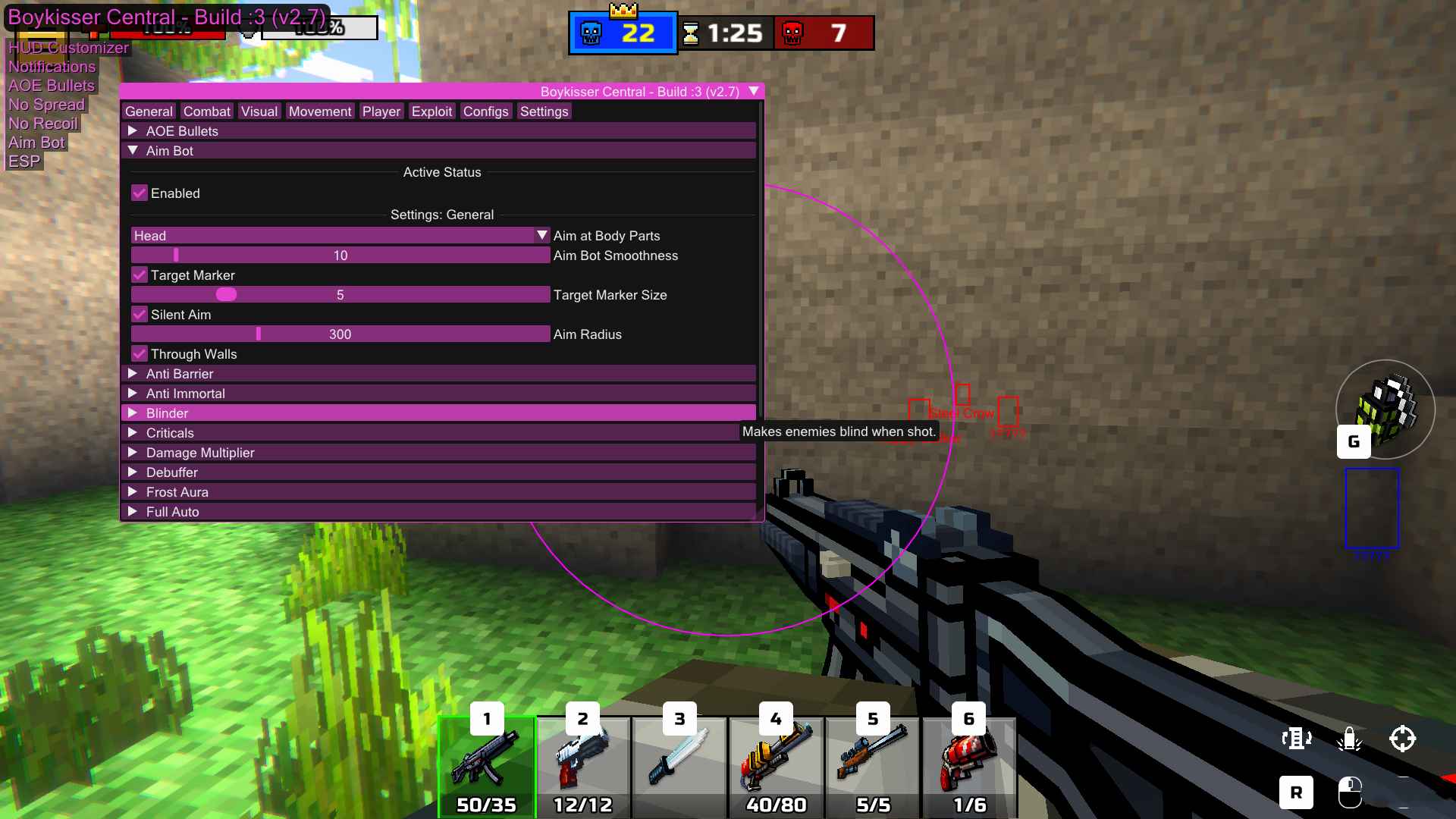Open the Aim at Body Parts dropdown
The width and height of the screenshot is (1456, 819).
click(541, 235)
